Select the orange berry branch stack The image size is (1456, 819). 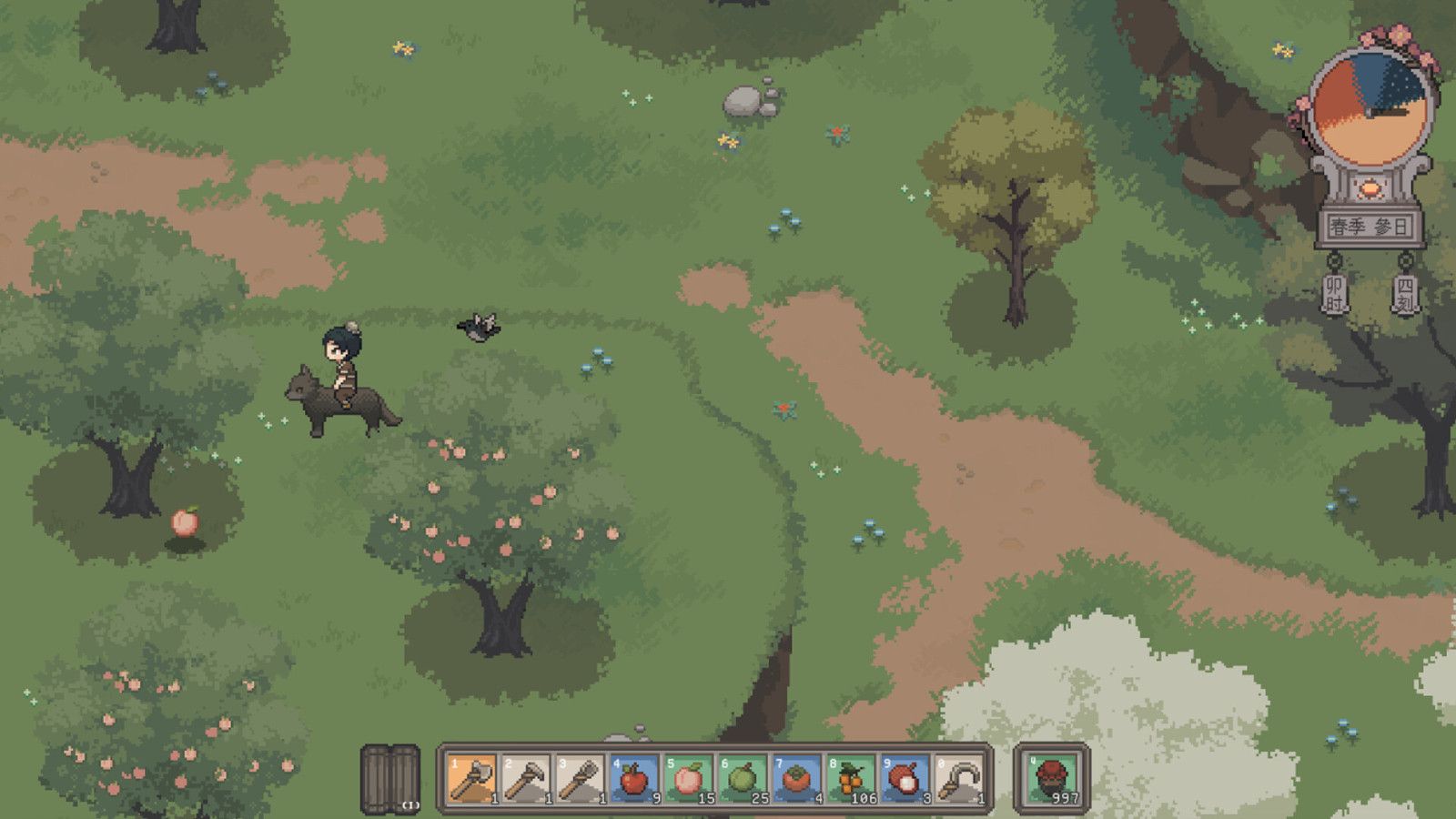pos(850,779)
